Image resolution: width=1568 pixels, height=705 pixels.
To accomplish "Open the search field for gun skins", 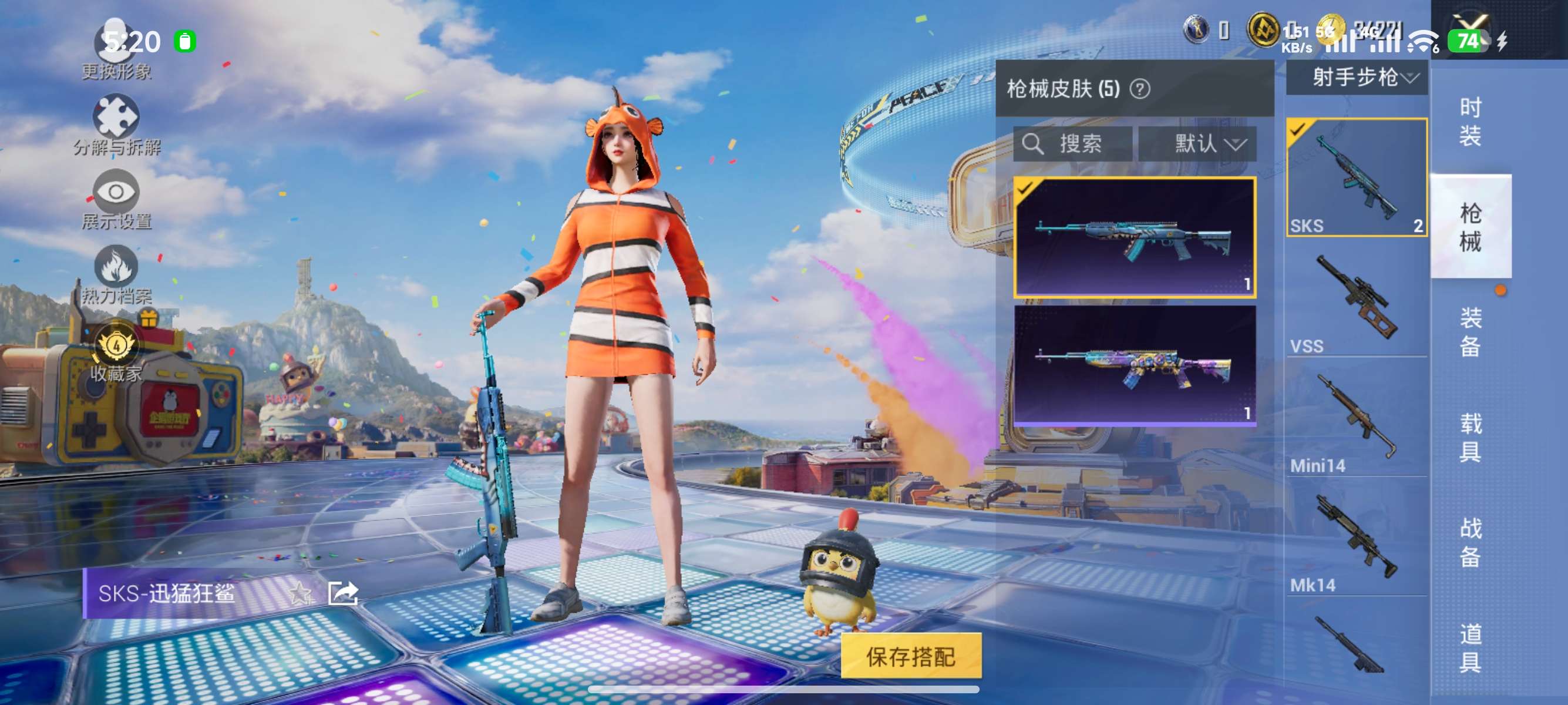I will click(x=1074, y=145).
